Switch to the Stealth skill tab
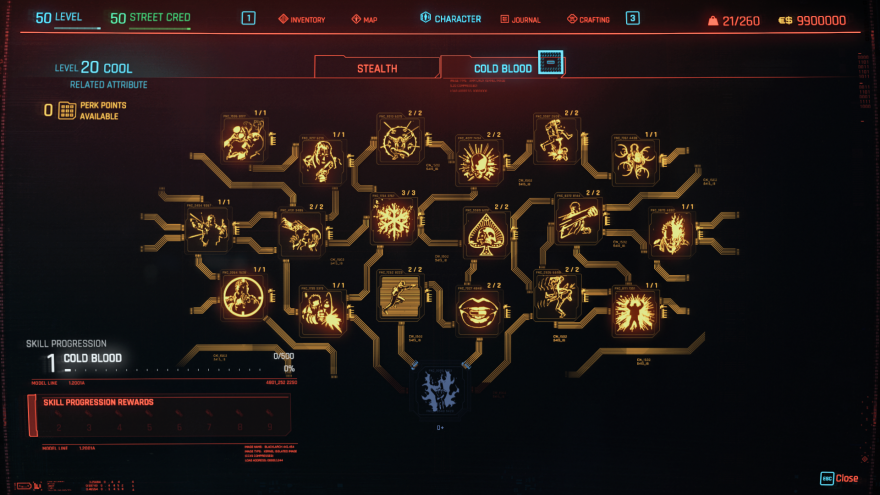This screenshot has height=495, width=880. pos(377,68)
